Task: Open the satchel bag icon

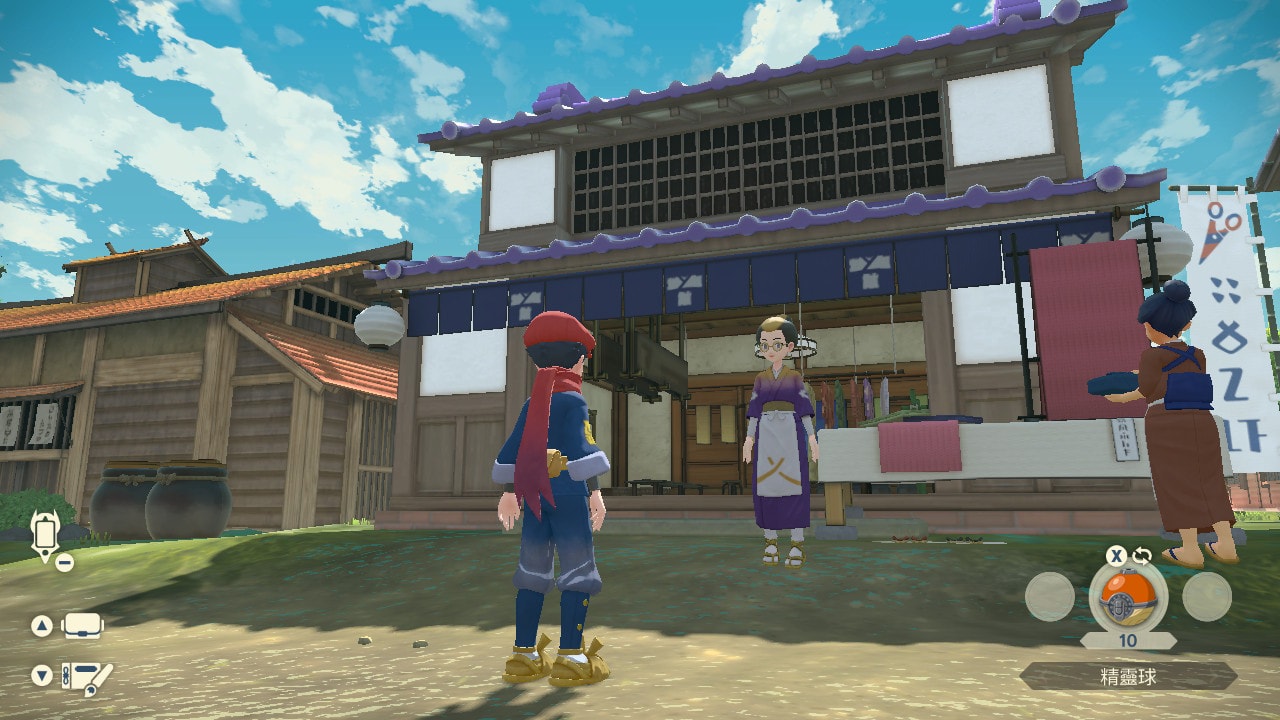Action: click(x=83, y=626)
